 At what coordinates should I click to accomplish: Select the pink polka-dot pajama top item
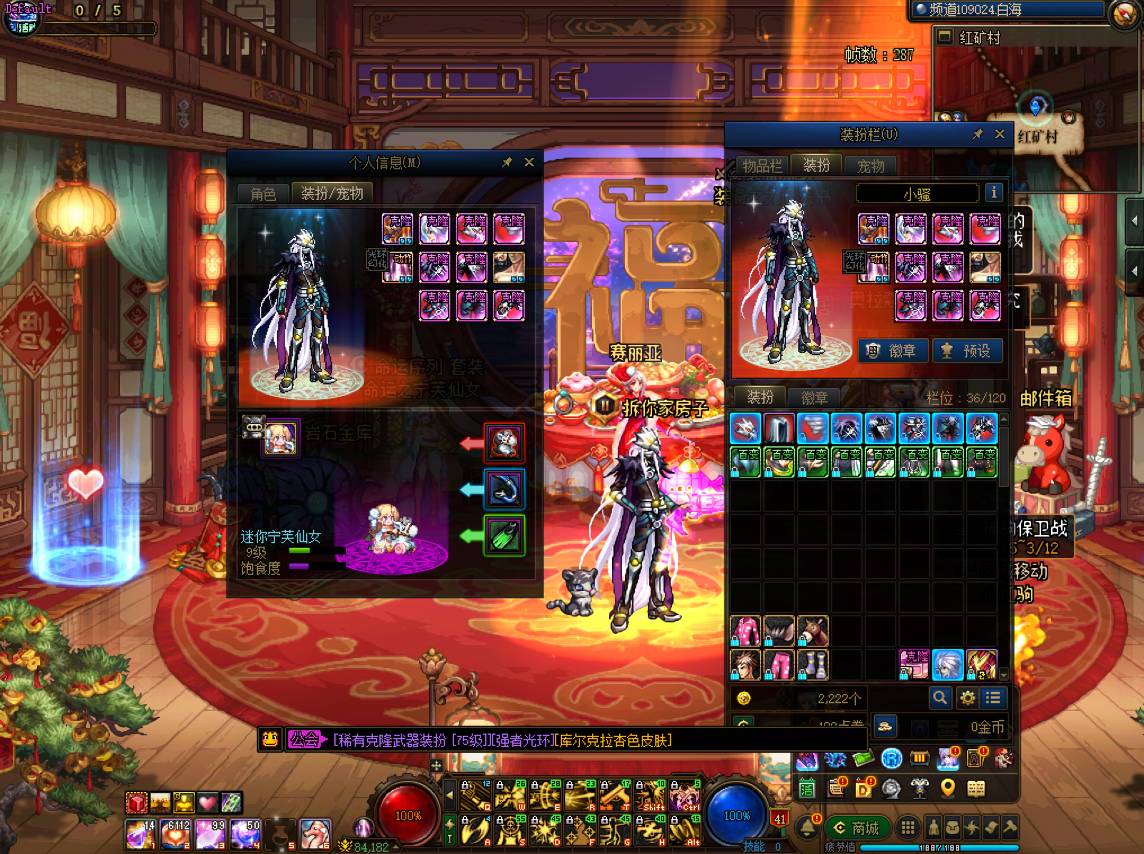coord(744,631)
